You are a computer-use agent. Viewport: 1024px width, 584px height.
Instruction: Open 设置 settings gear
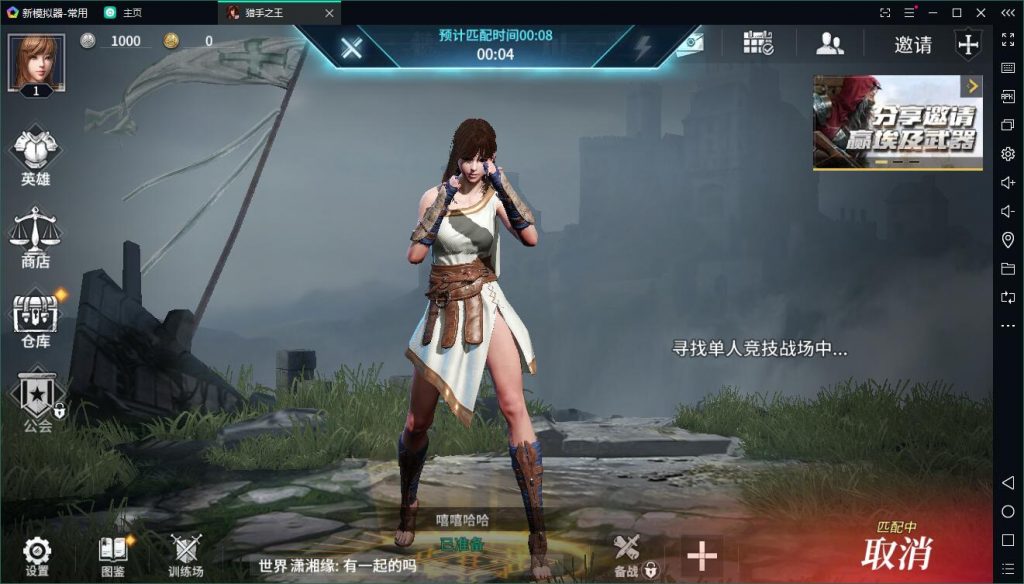tap(37, 555)
